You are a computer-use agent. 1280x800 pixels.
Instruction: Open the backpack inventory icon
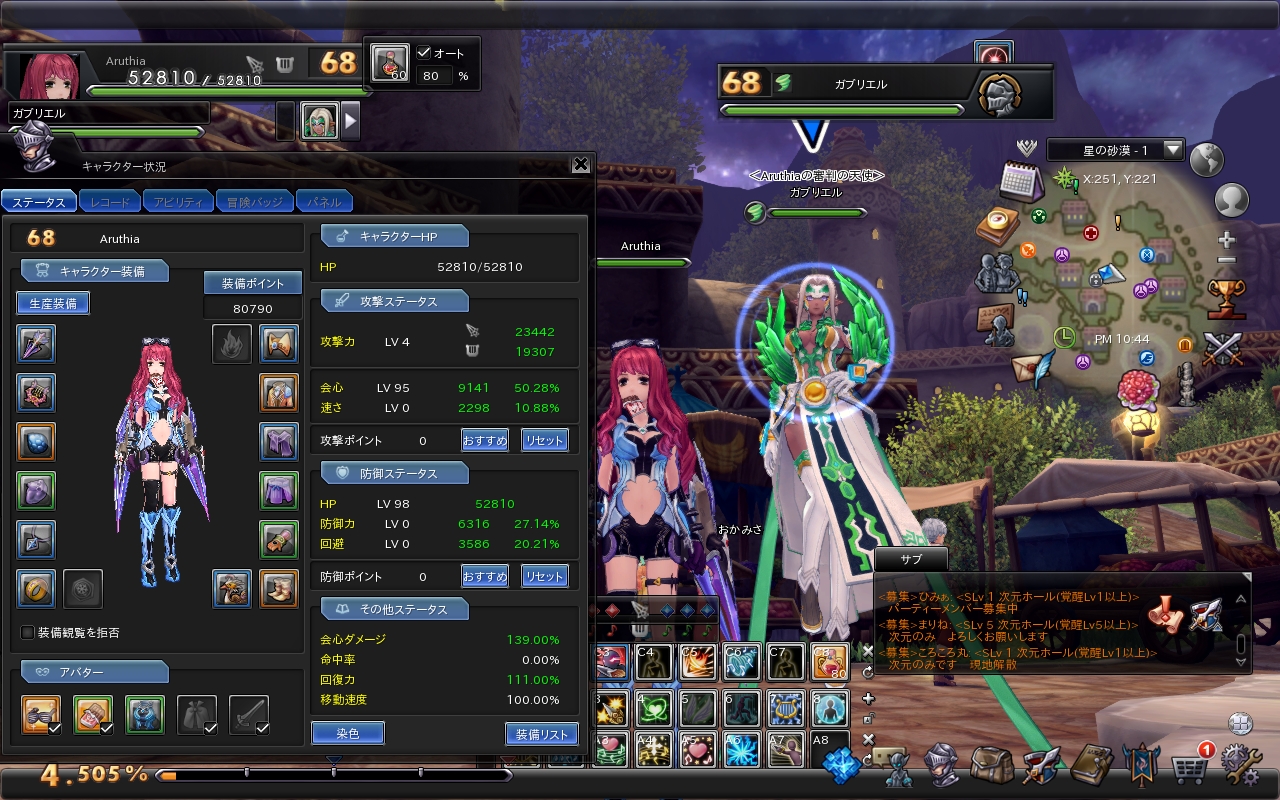992,766
